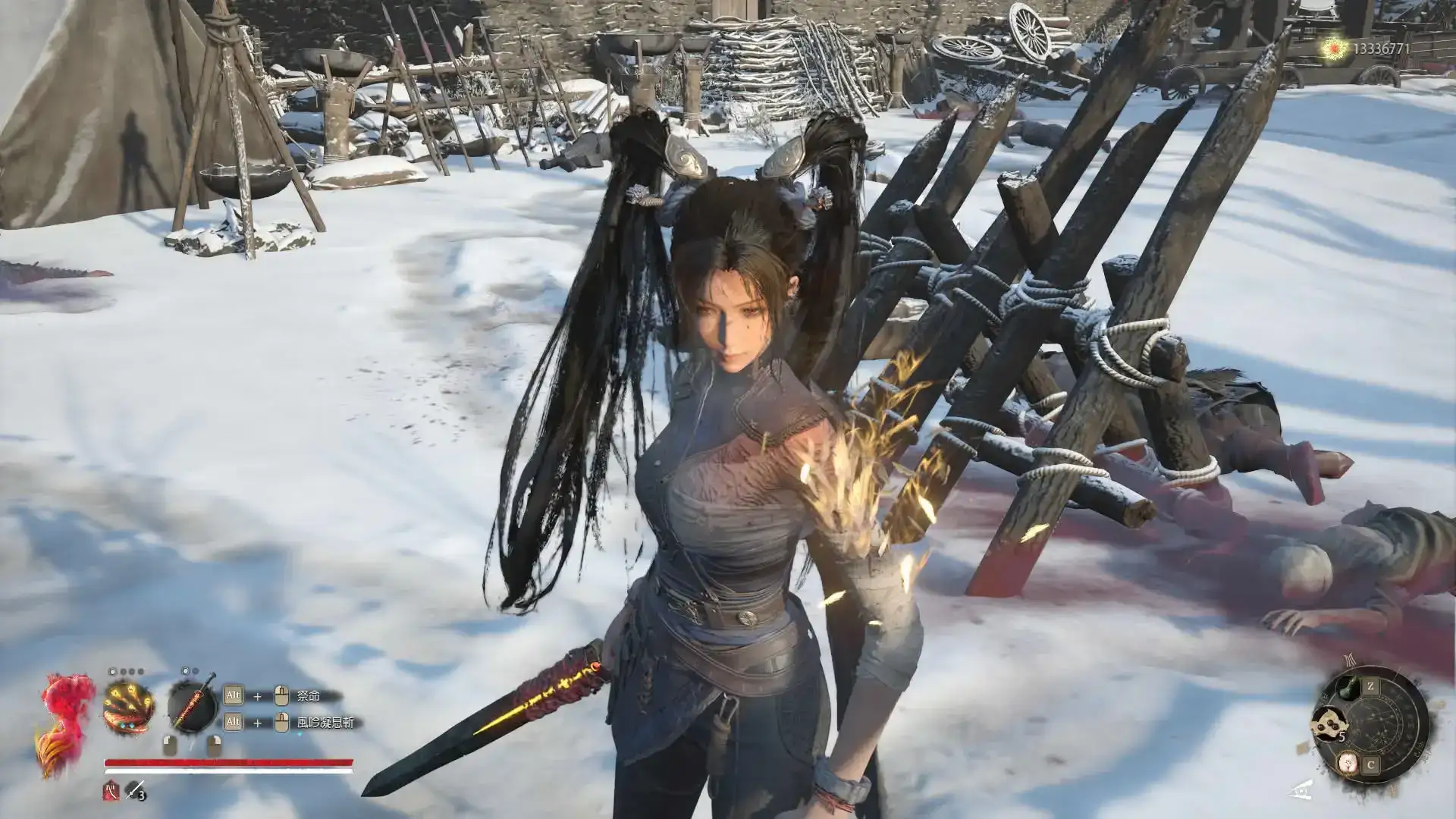This screenshot has width=1456, height=819.
Task: Click the eye icon beside the item wheel
Action: 1301,790
